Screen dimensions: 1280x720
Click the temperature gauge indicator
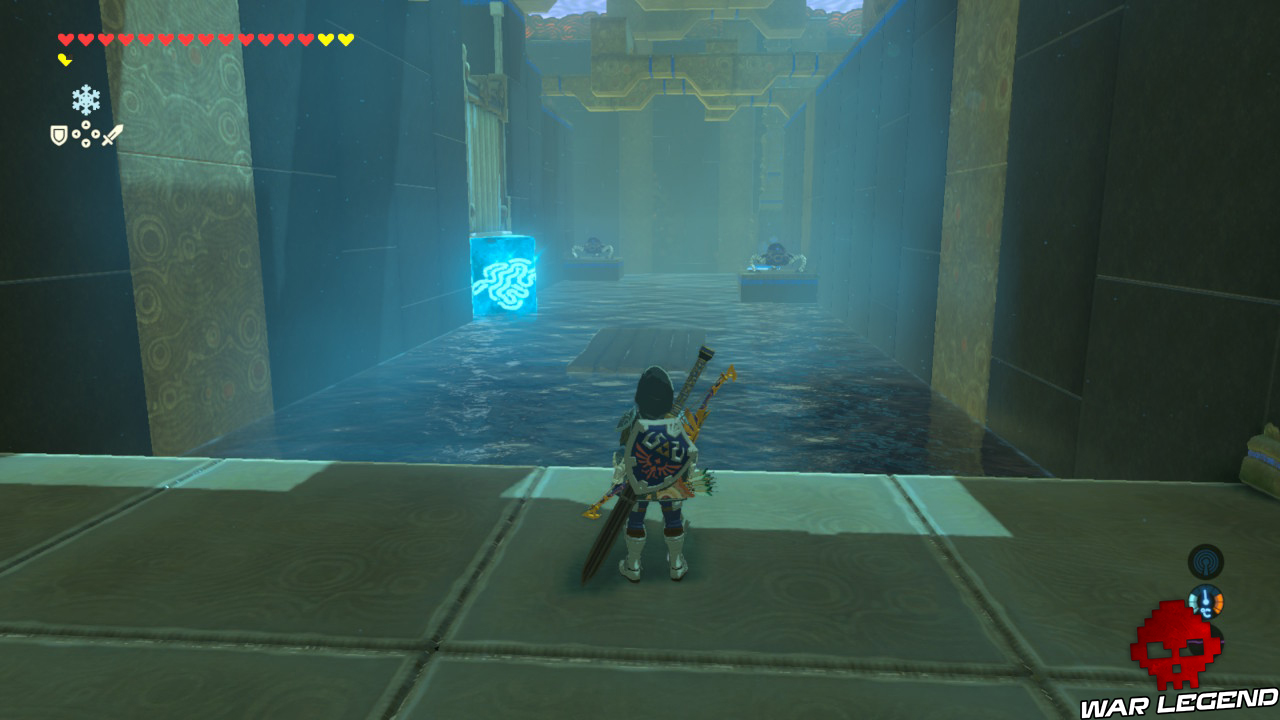pos(1205,600)
